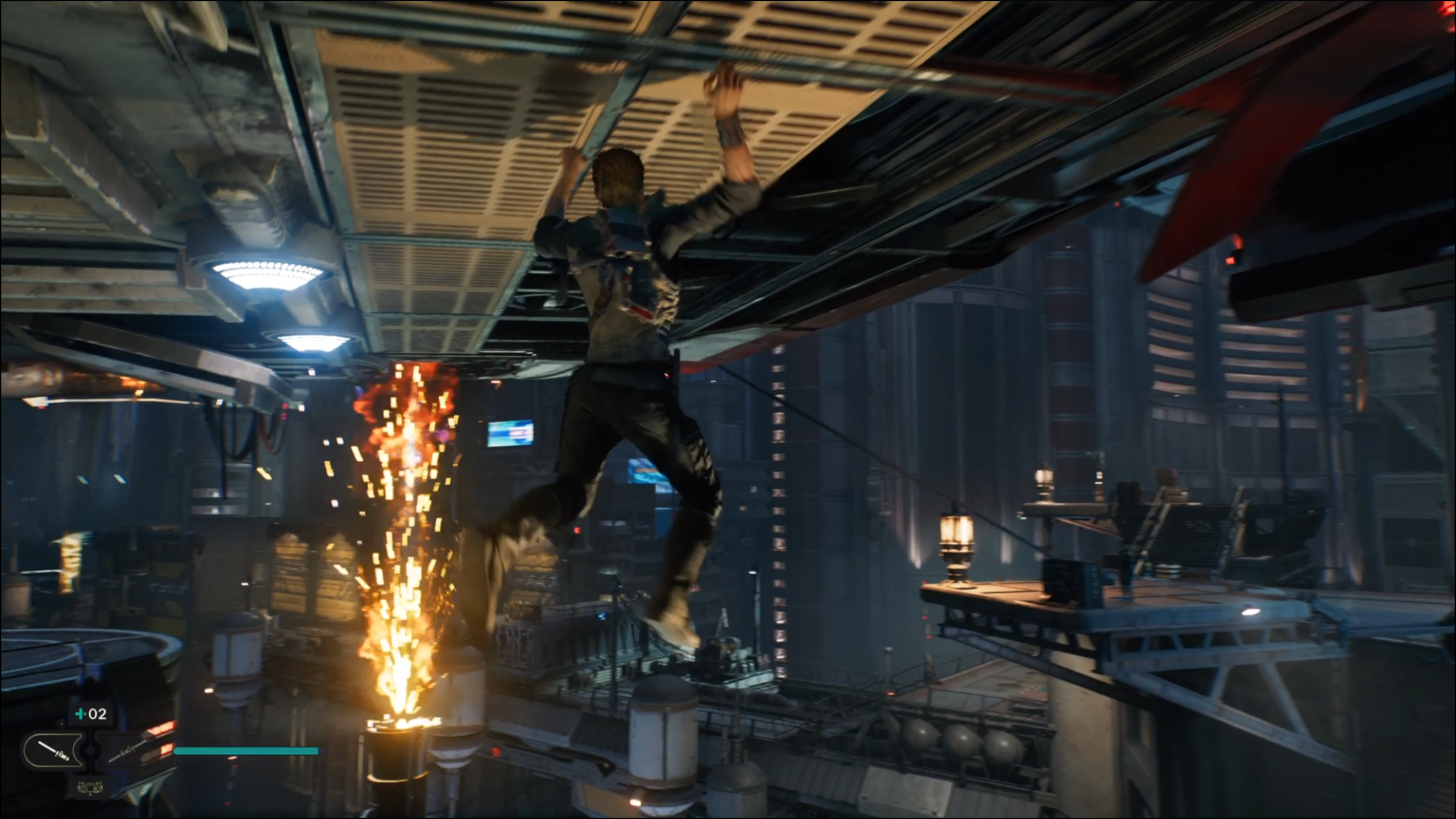Select the single-blade lightsaber stance icon
This screenshot has height=819, width=1456.
54,751
